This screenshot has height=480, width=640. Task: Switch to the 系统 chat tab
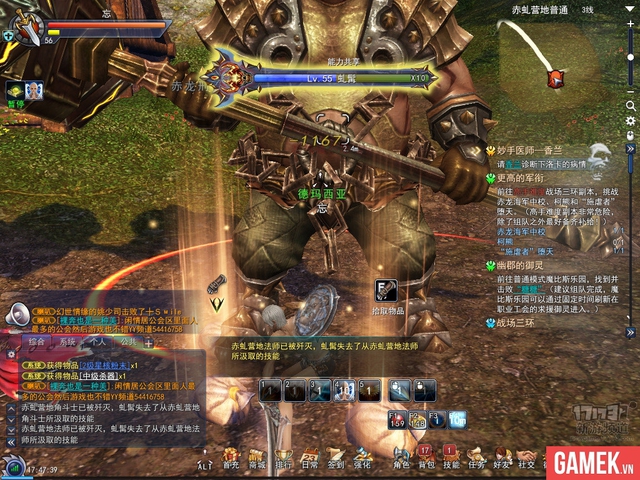point(69,341)
